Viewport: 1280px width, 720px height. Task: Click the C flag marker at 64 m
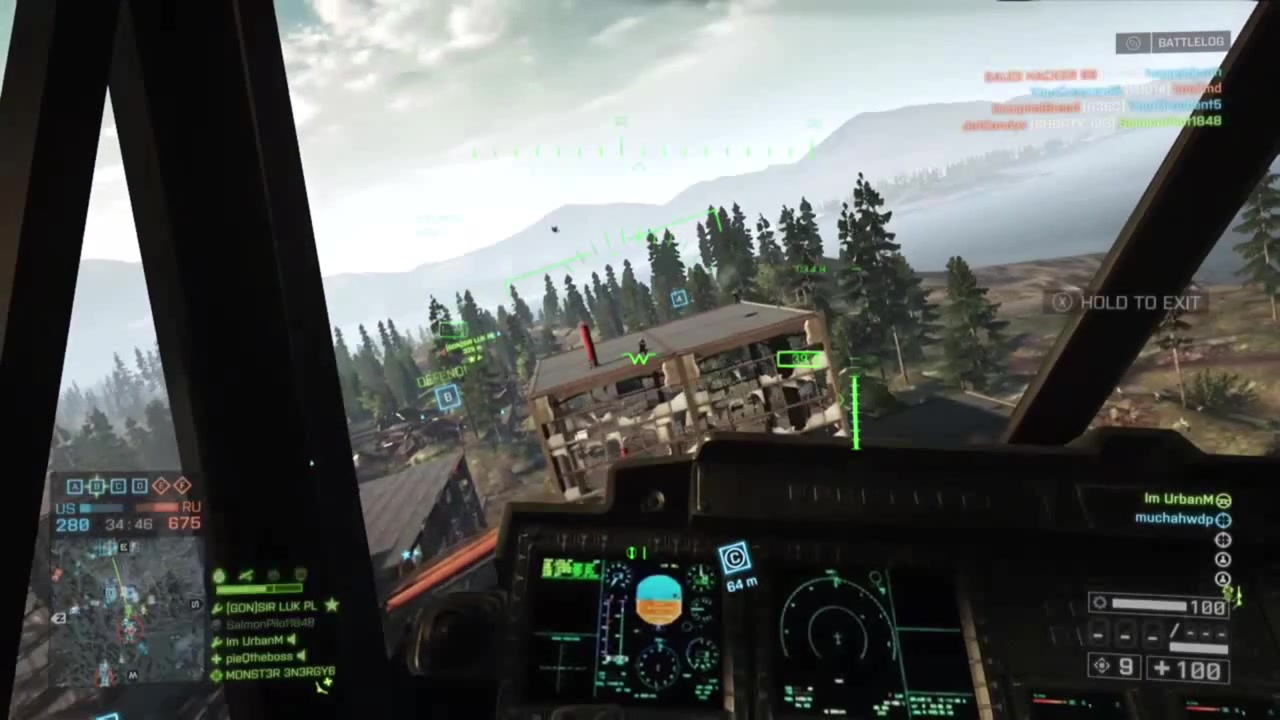click(735, 558)
